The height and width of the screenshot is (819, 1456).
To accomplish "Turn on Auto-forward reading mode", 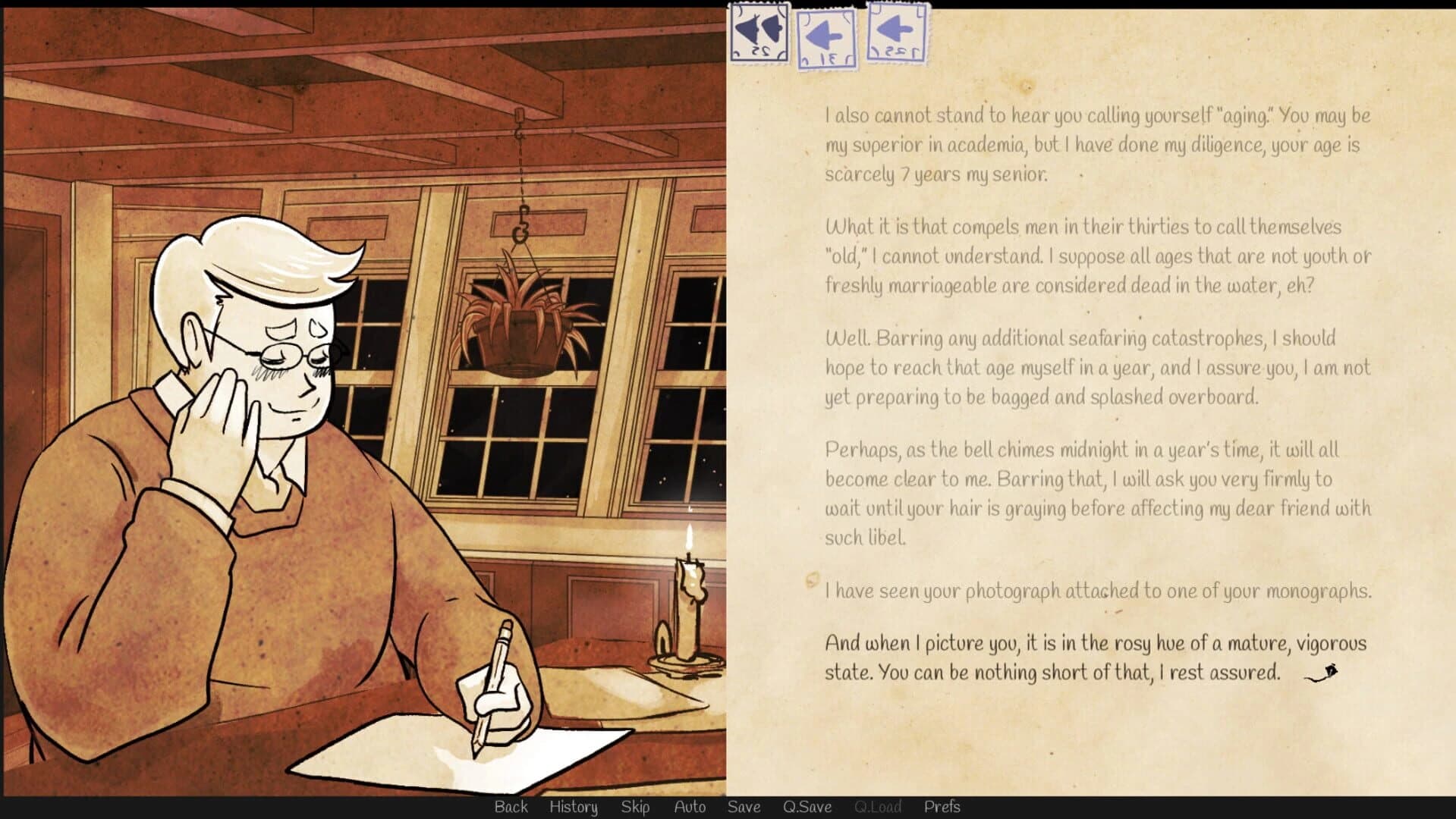I will [x=690, y=807].
